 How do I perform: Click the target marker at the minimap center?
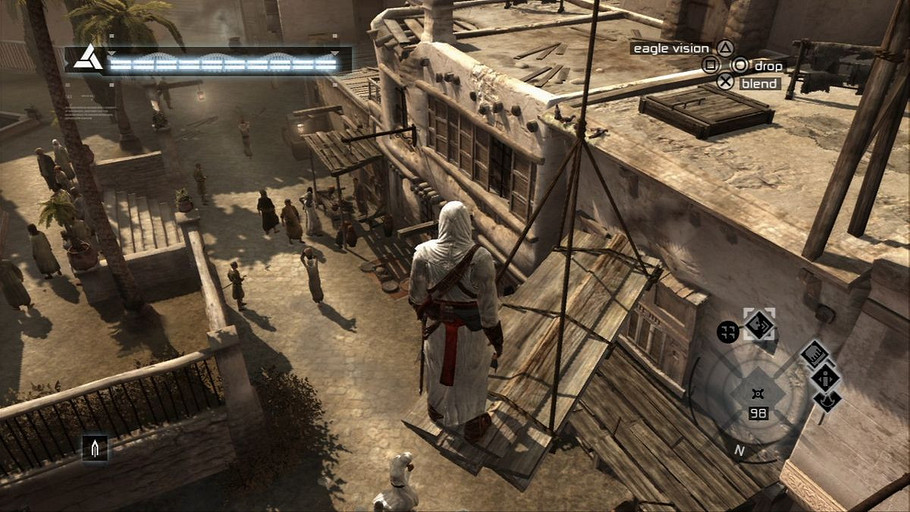tap(757, 393)
